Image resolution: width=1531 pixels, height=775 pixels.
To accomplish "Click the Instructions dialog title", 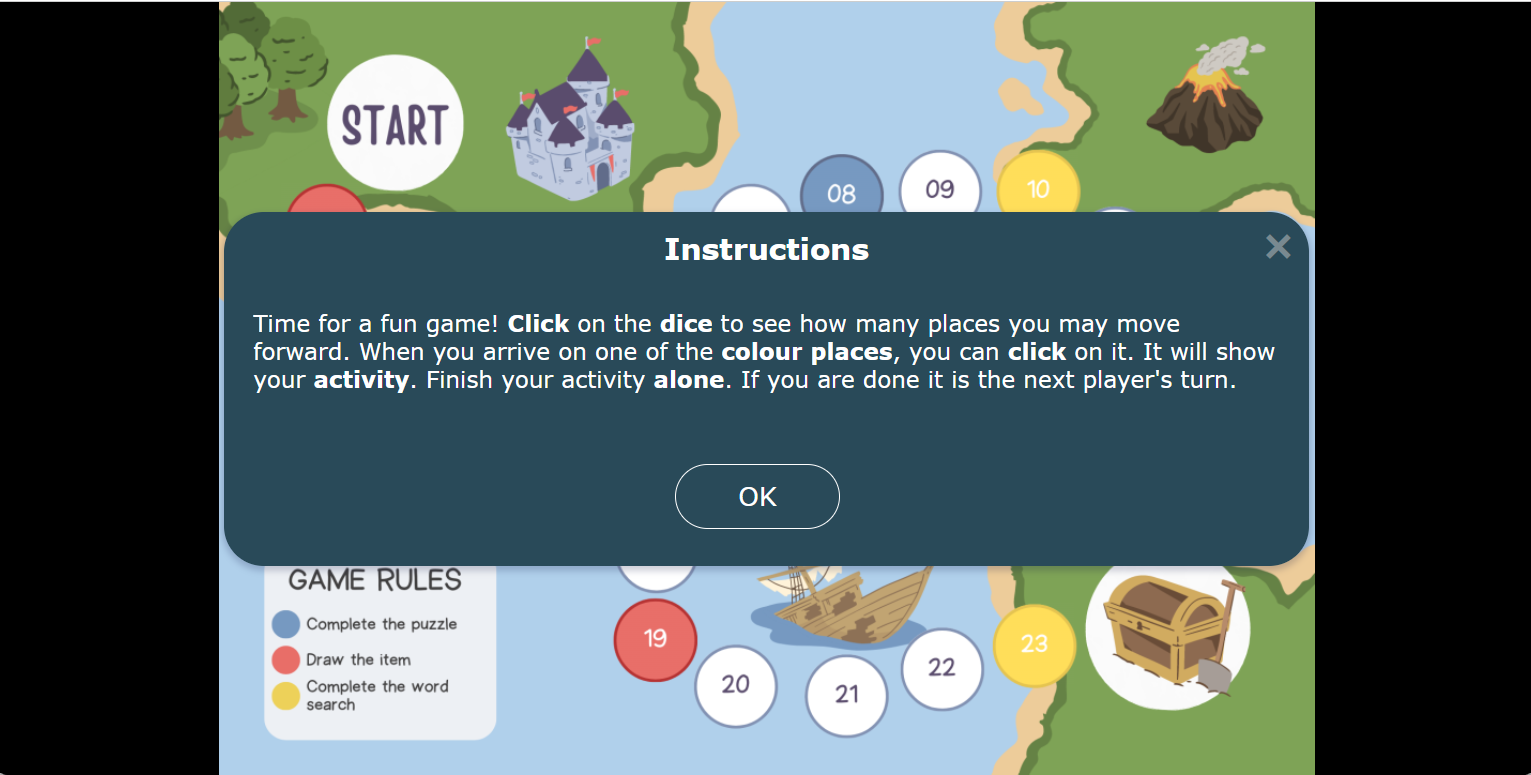I will click(x=766, y=249).
